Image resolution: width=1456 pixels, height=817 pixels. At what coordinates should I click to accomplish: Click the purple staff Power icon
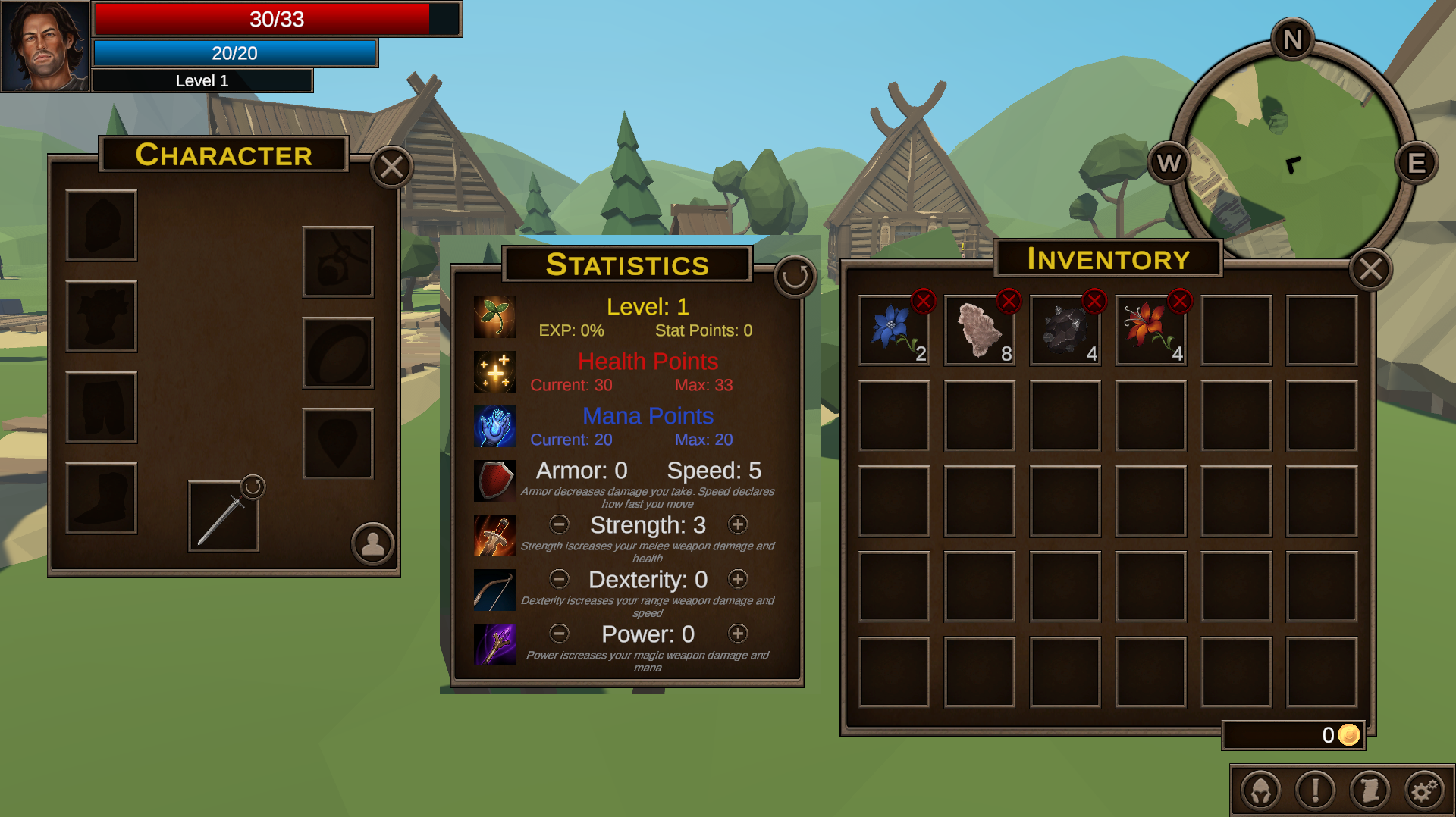point(494,645)
